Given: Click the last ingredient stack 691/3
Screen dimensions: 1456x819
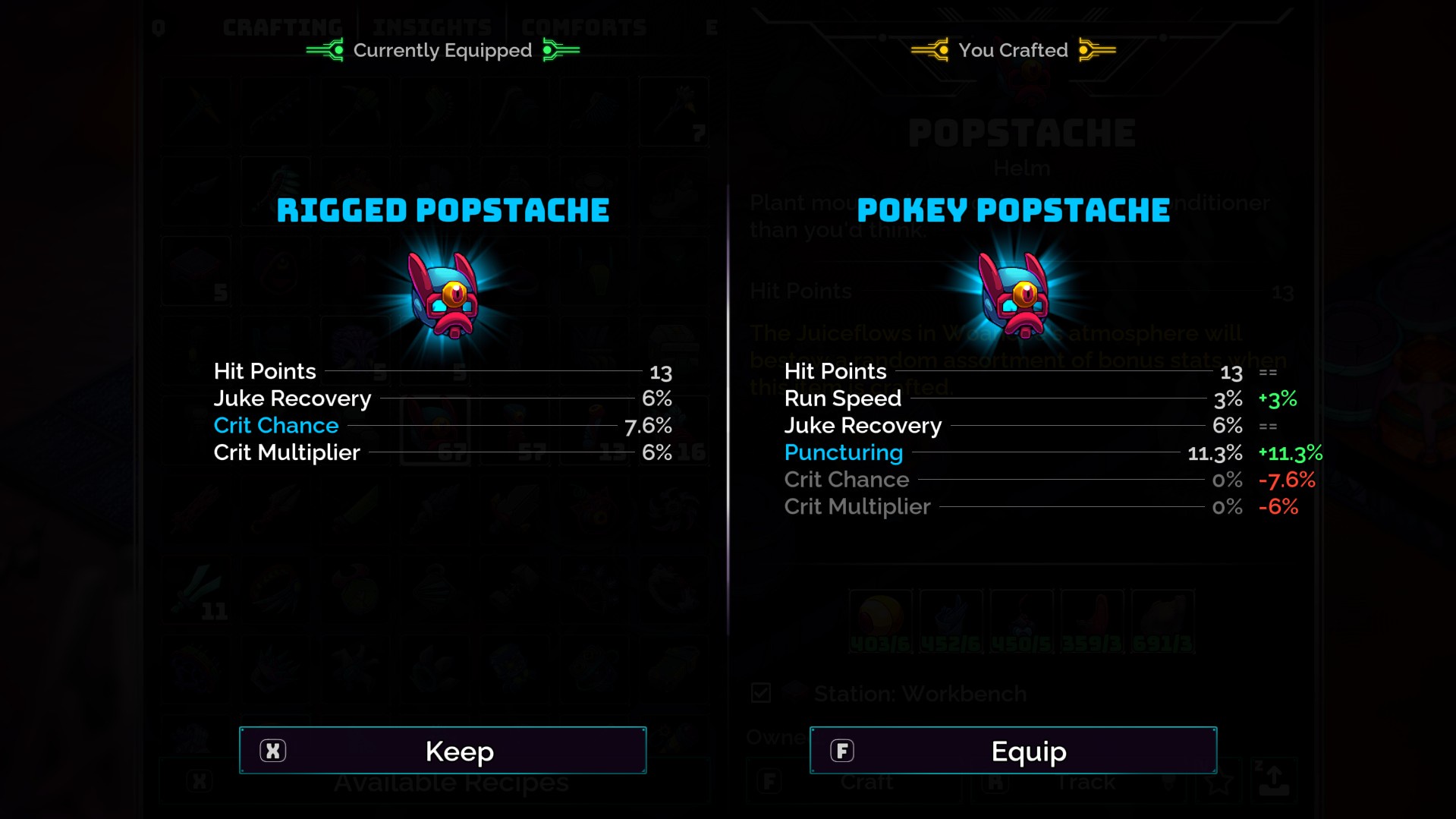Looking at the screenshot, I should click(x=1163, y=621).
